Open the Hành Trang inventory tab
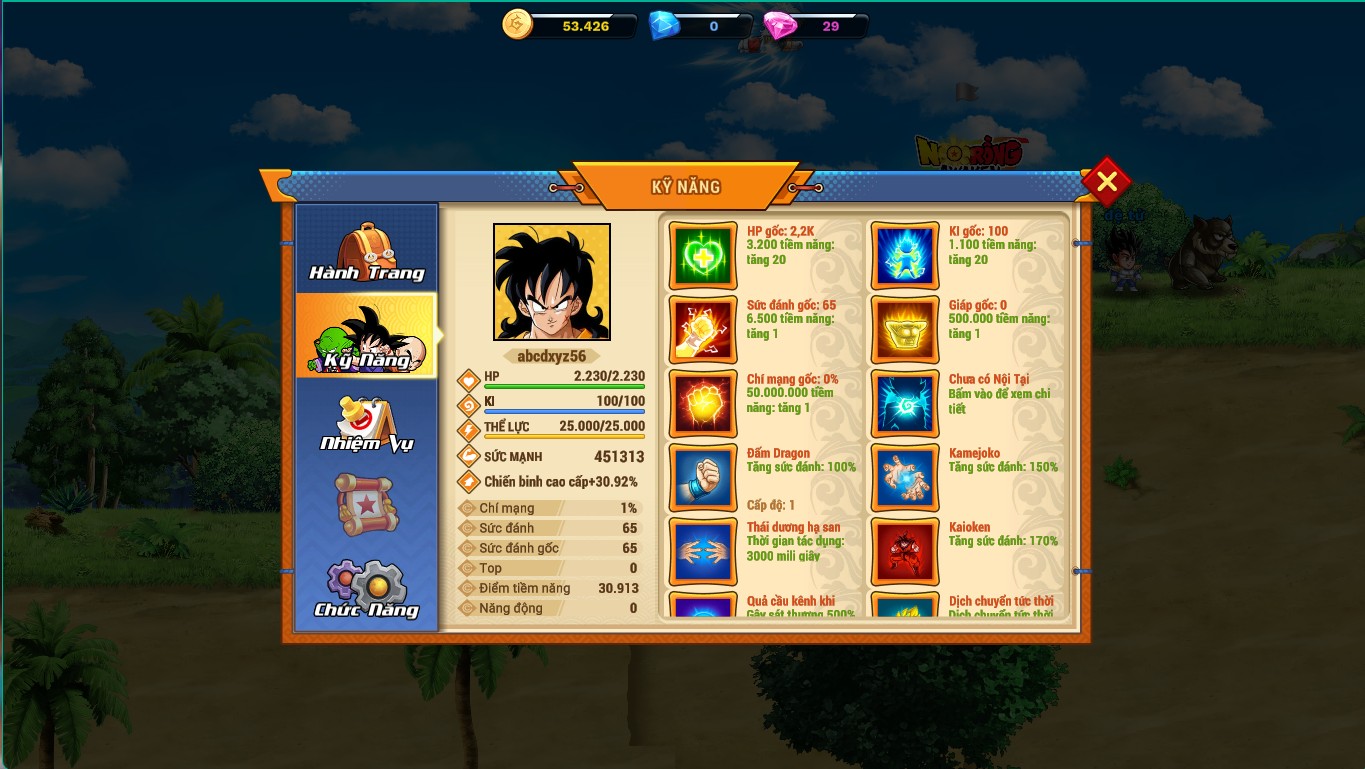The height and width of the screenshot is (769, 1365). (367, 253)
